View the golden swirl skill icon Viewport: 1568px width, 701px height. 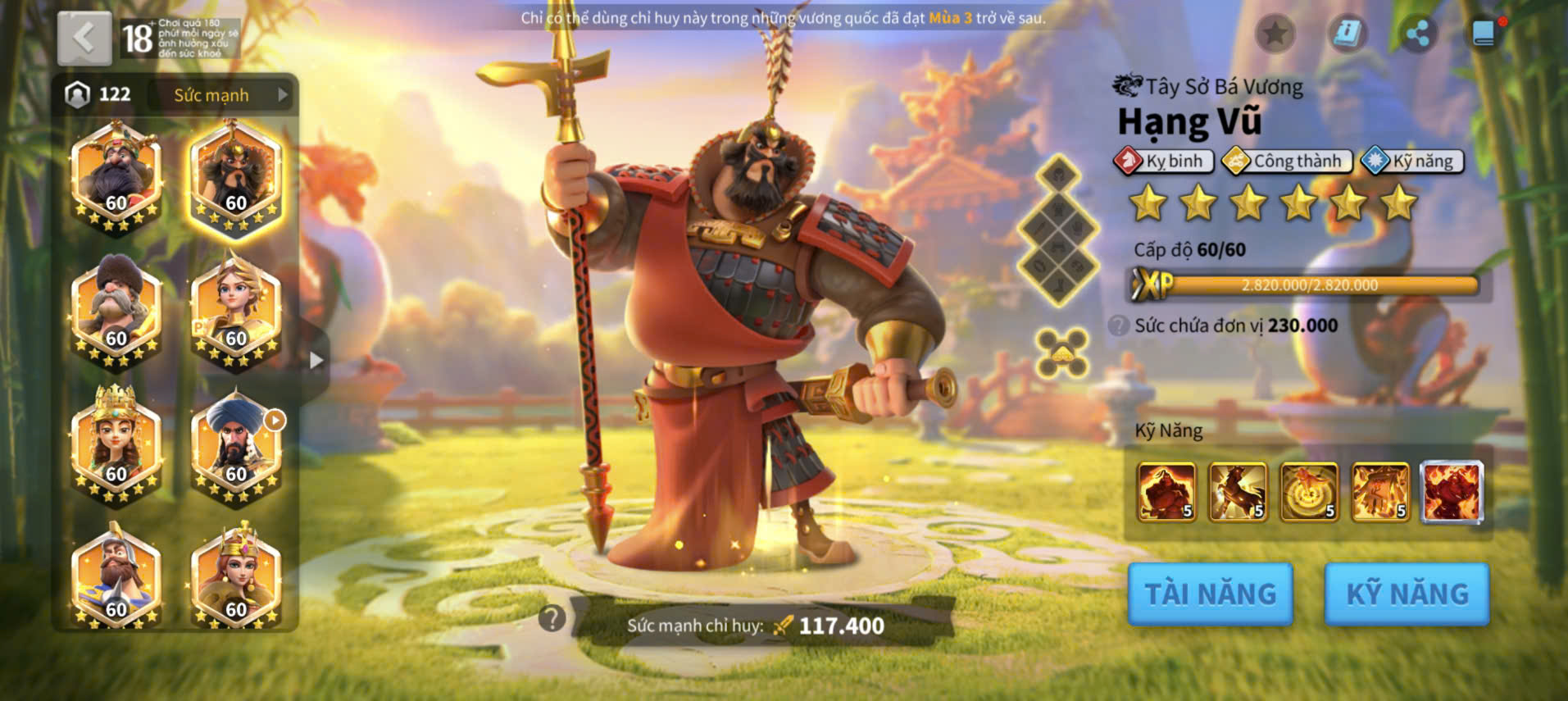(1309, 492)
